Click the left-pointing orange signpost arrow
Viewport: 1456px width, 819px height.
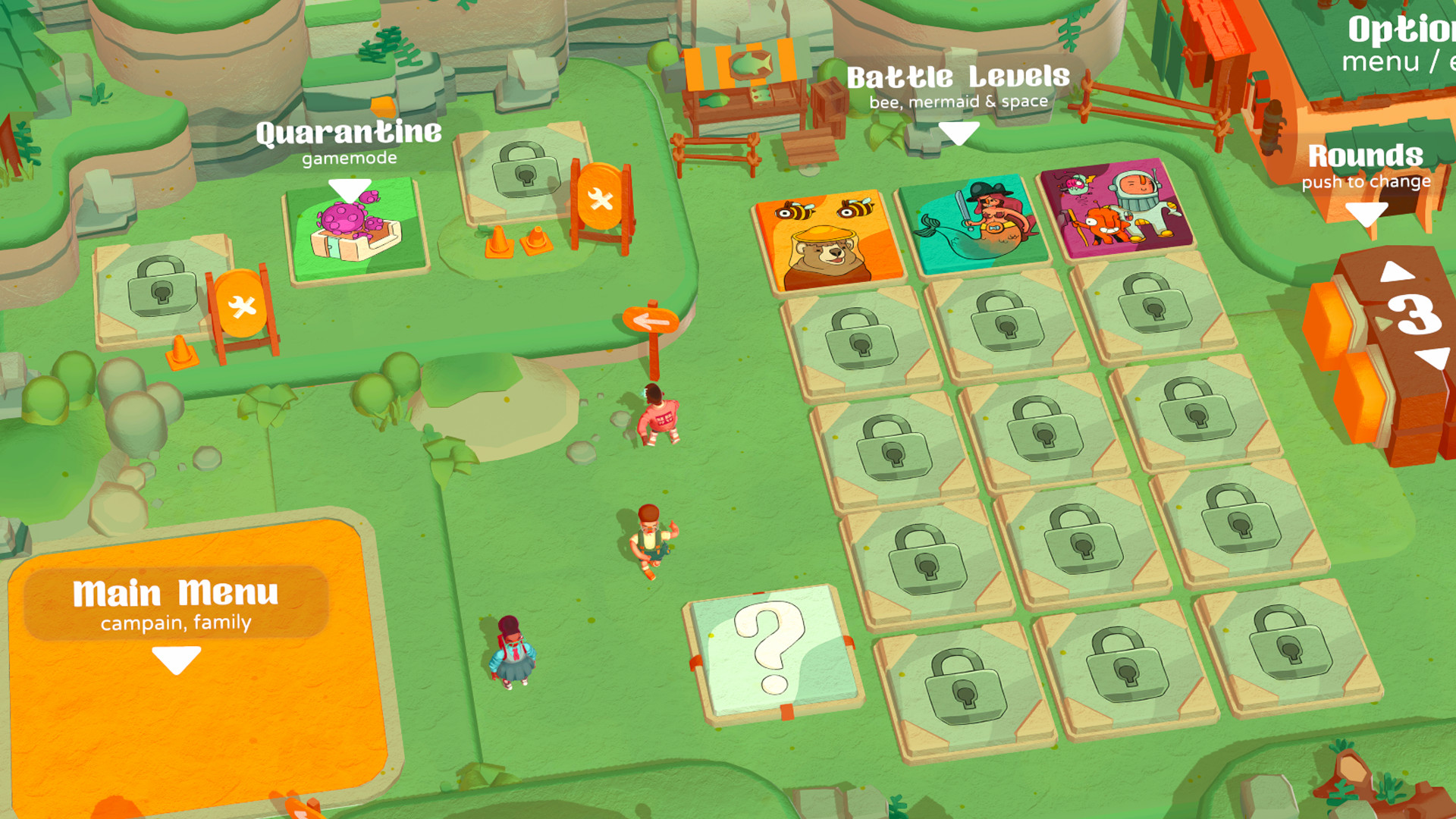point(652,318)
